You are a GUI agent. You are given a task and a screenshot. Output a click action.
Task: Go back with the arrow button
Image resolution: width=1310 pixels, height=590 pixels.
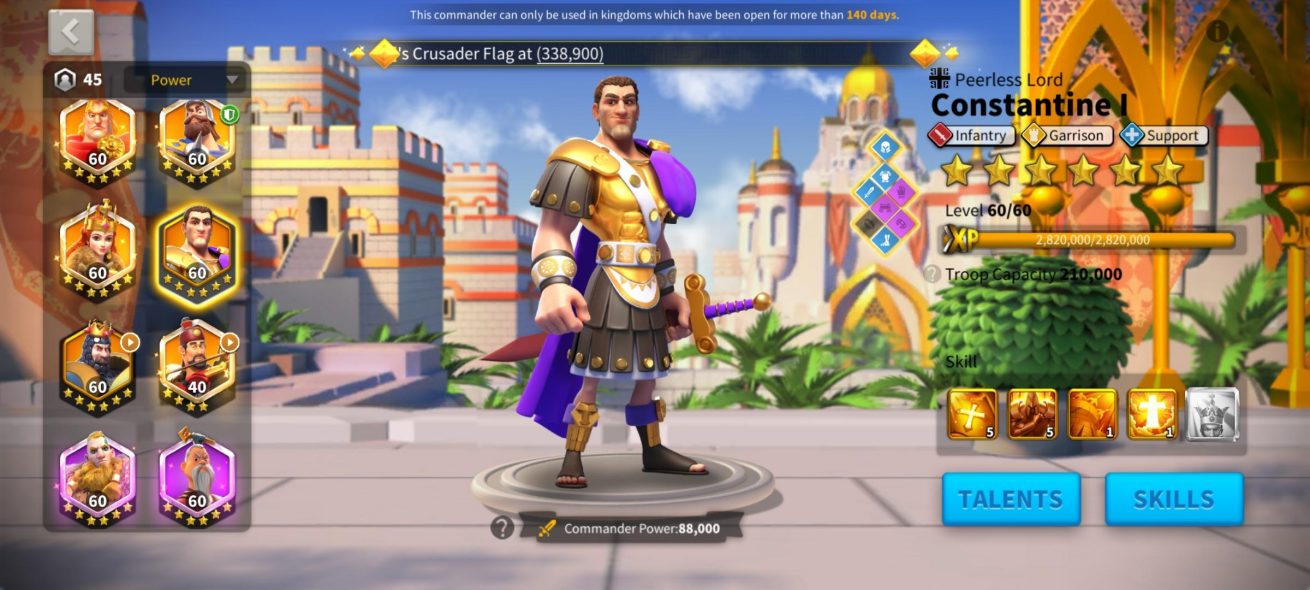[71, 32]
